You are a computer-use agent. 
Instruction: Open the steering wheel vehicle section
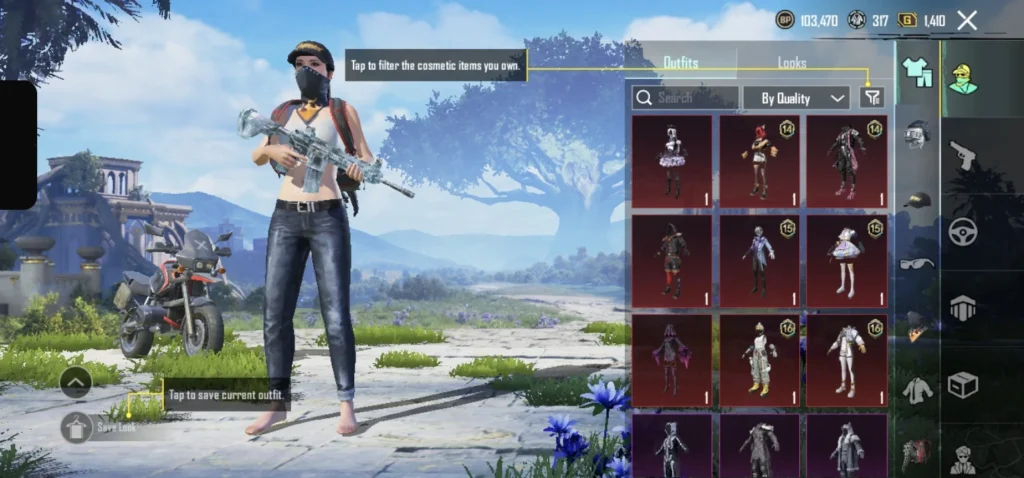[x=963, y=231]
